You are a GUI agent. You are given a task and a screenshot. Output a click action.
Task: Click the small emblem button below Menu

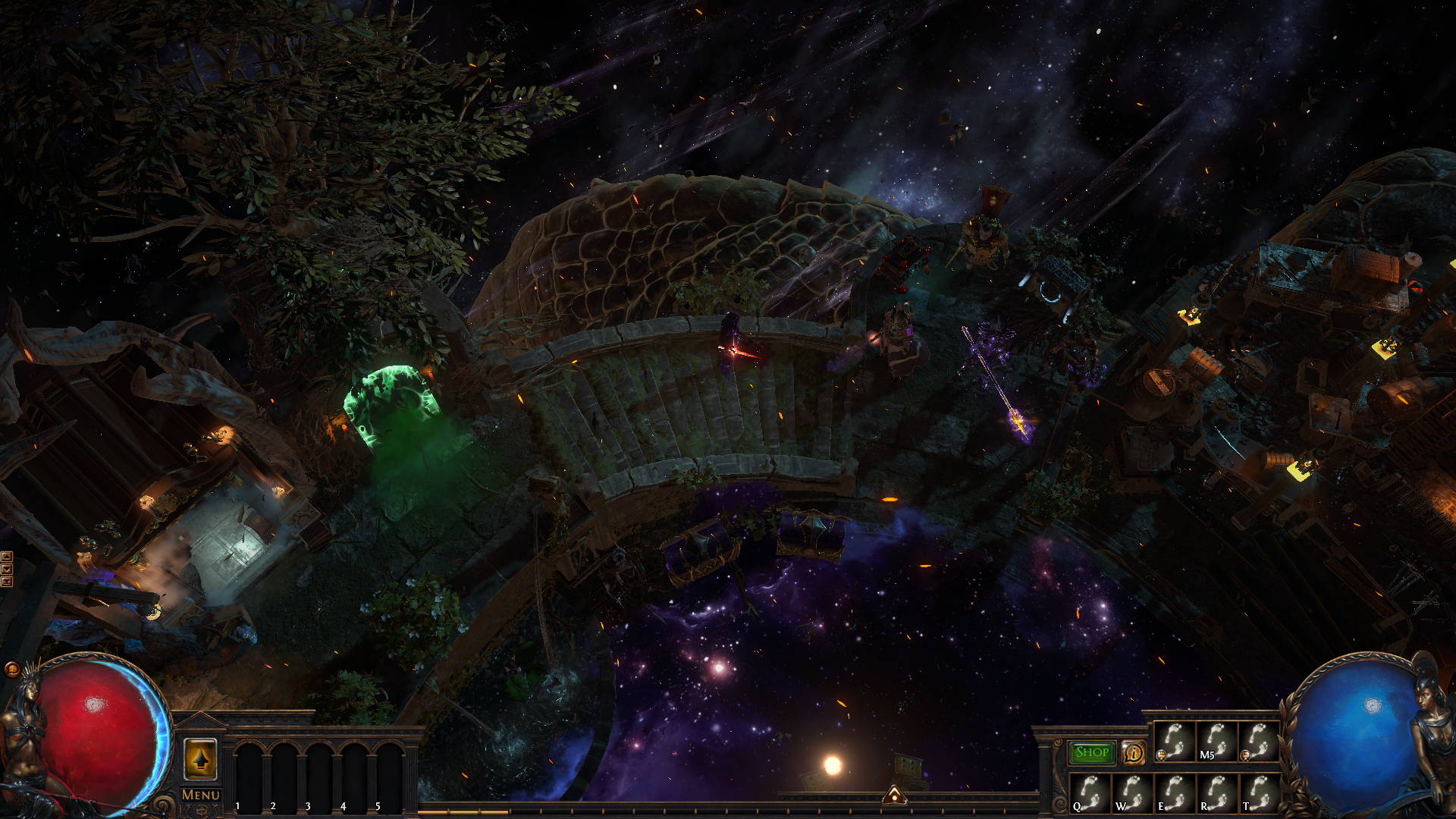201,811
